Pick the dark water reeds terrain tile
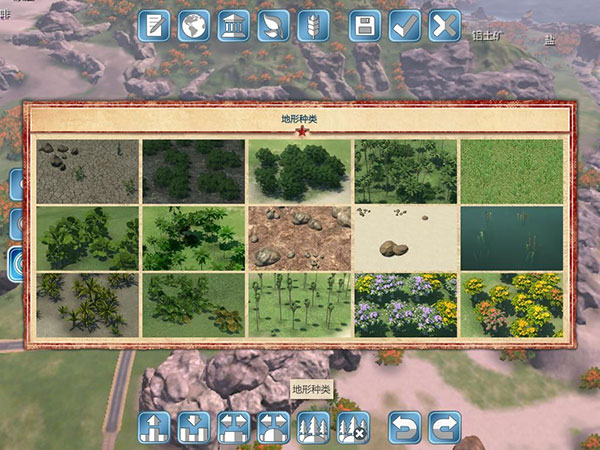 511,238
